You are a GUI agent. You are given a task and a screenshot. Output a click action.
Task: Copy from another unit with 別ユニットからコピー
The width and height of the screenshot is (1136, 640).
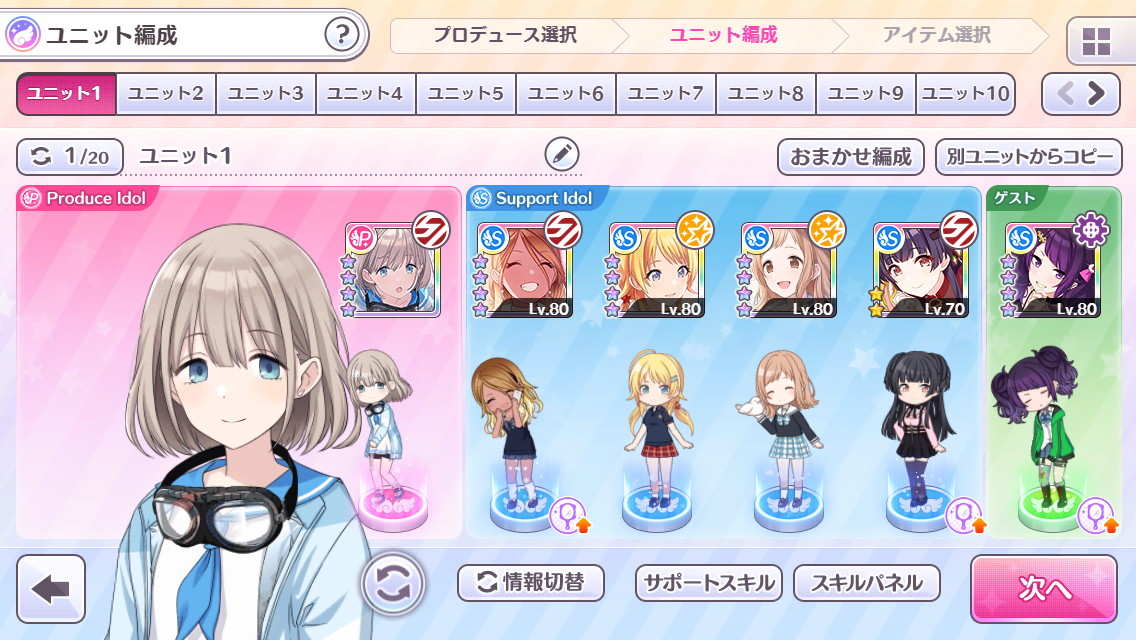1029,157
